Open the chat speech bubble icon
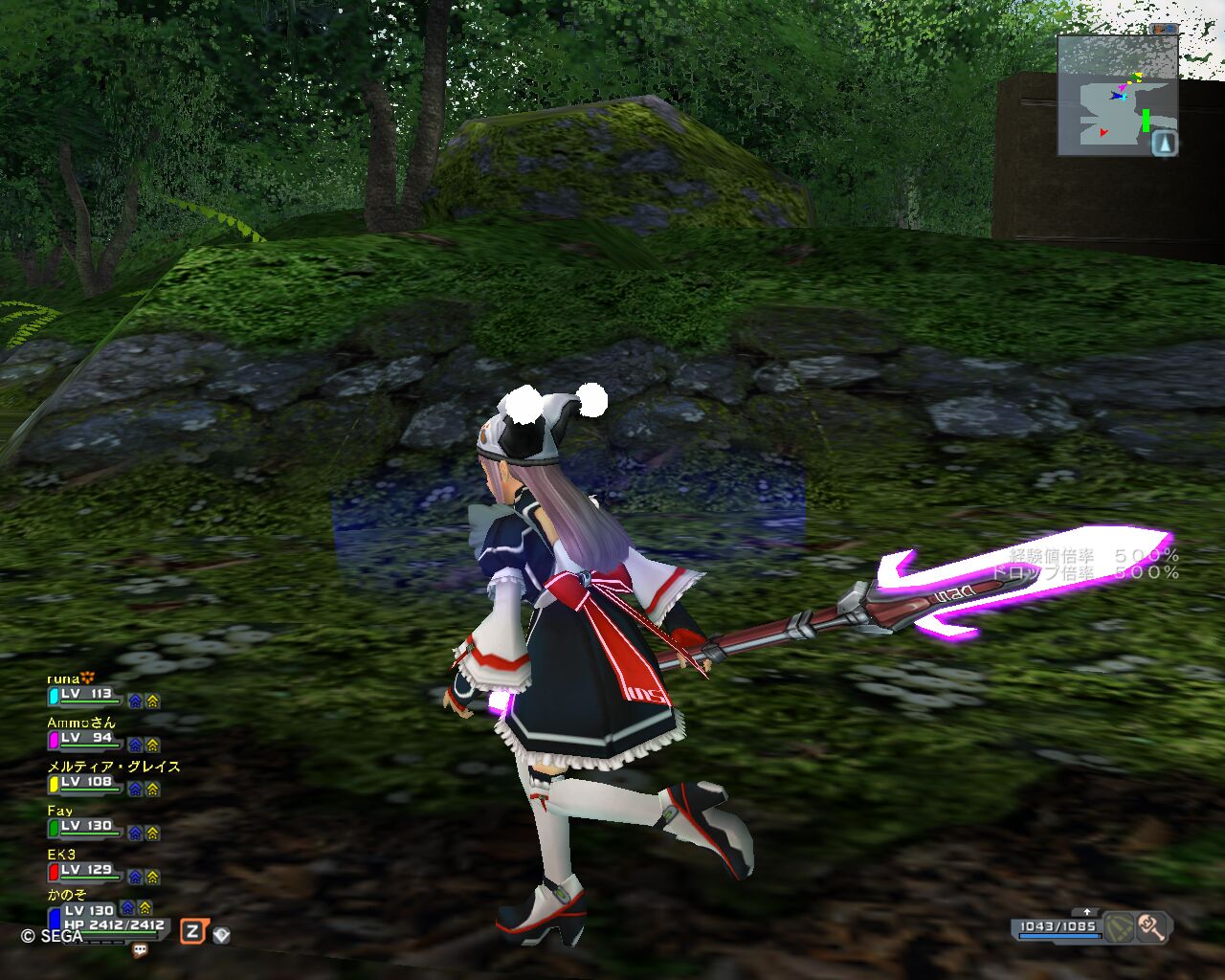 (140, 950)
